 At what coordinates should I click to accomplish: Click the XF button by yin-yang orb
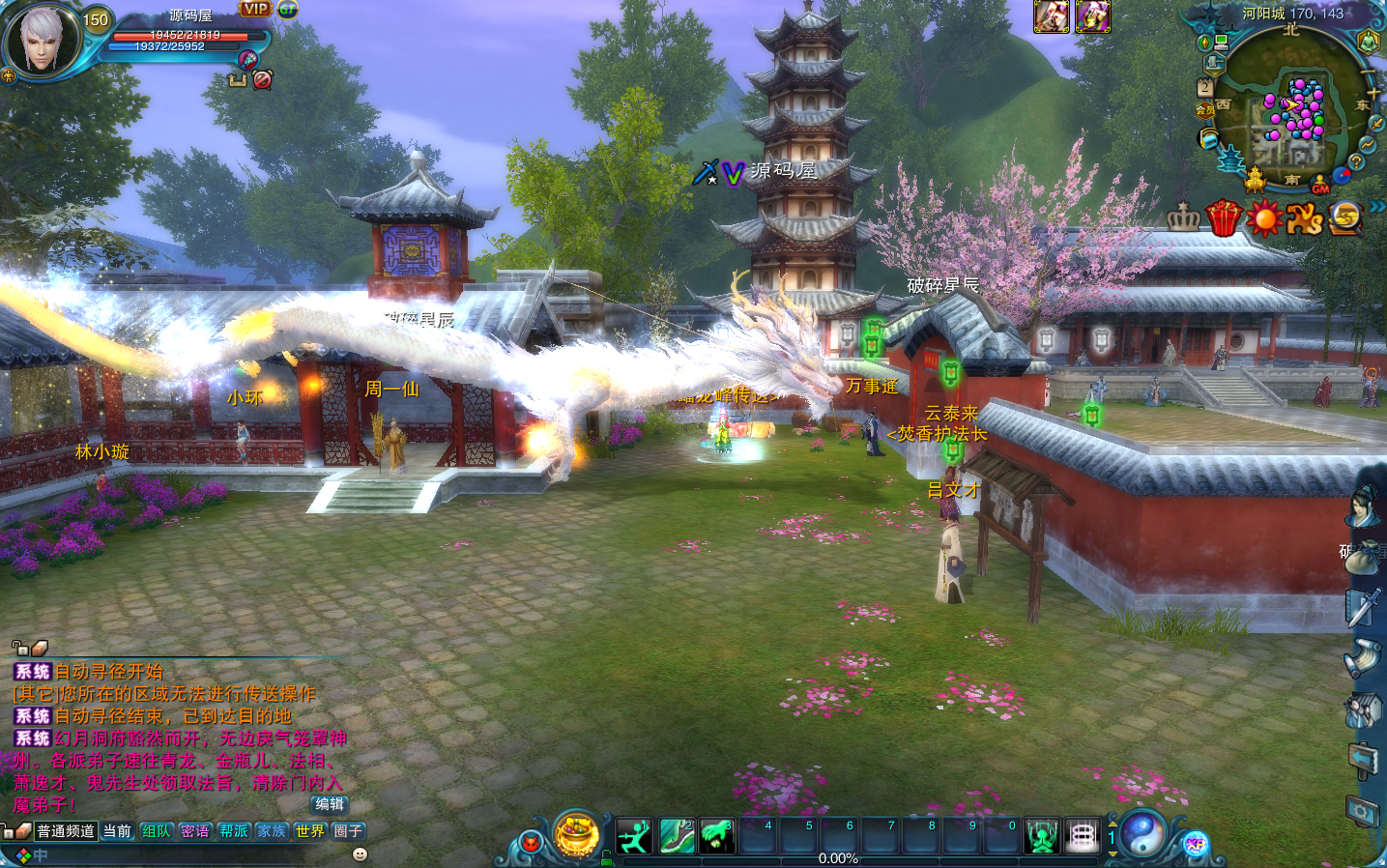[1196, 844]
